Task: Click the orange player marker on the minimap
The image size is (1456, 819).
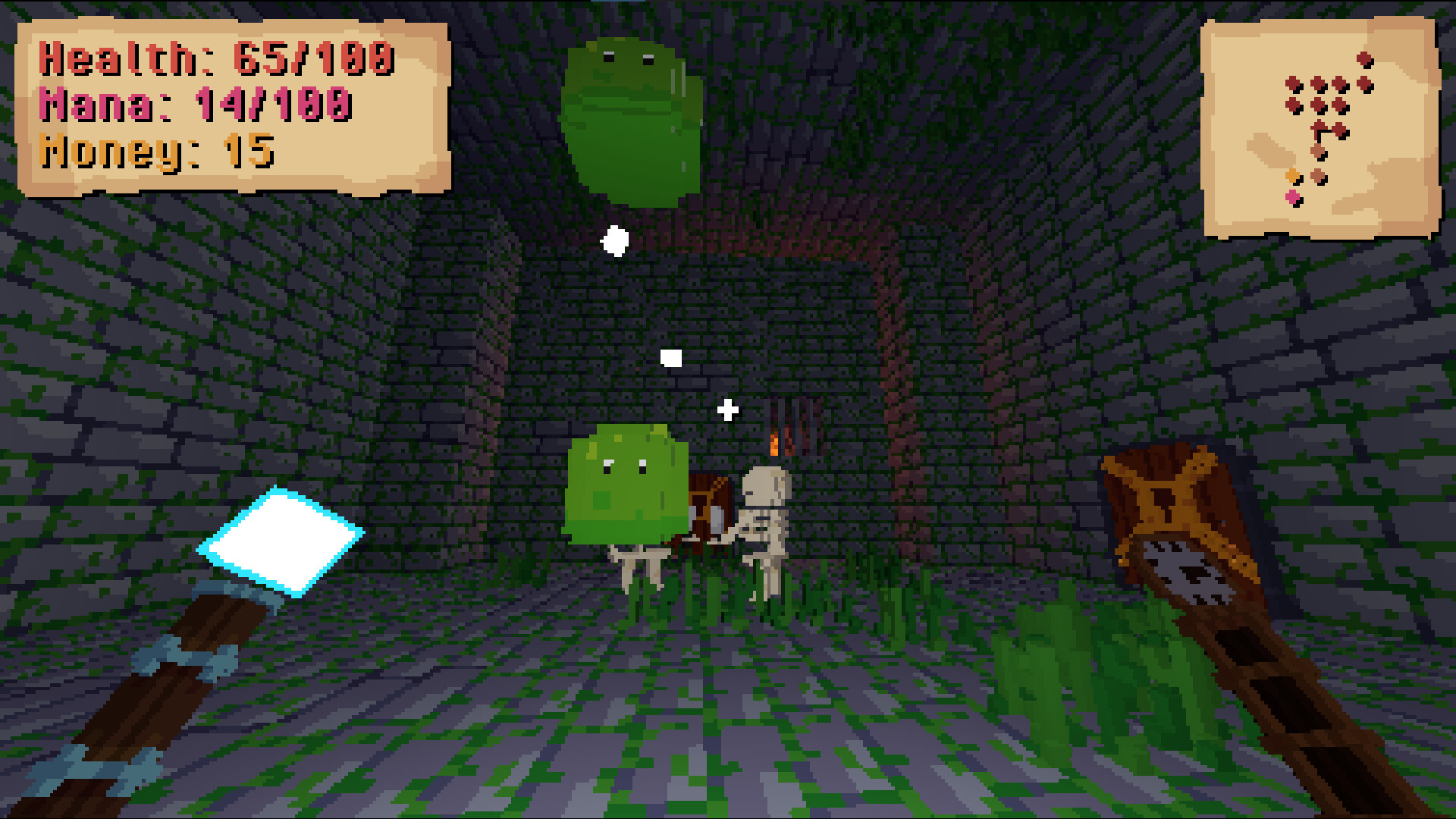Action: 1293,175
